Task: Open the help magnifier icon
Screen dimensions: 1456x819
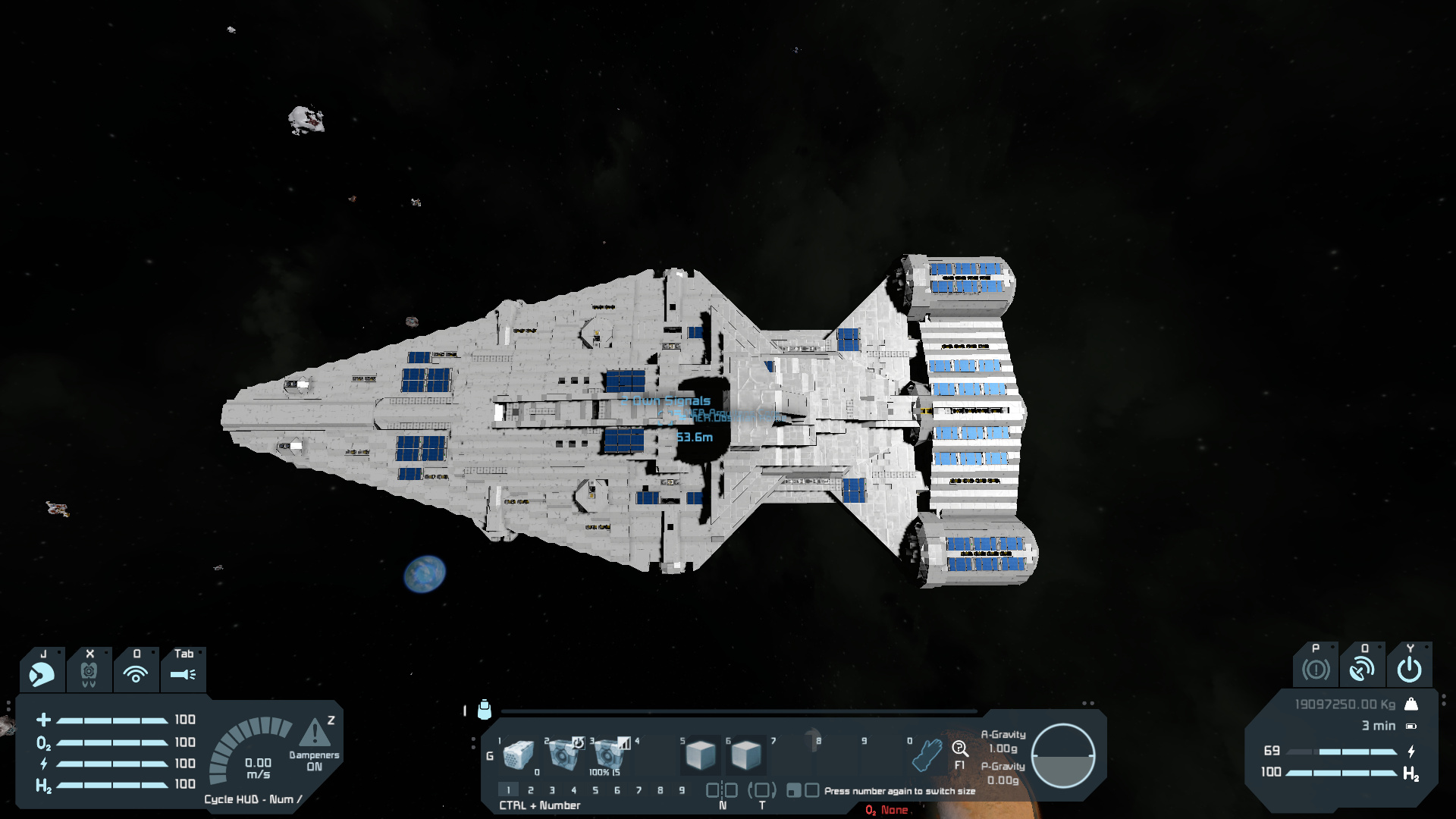Action: pos(960,749)
